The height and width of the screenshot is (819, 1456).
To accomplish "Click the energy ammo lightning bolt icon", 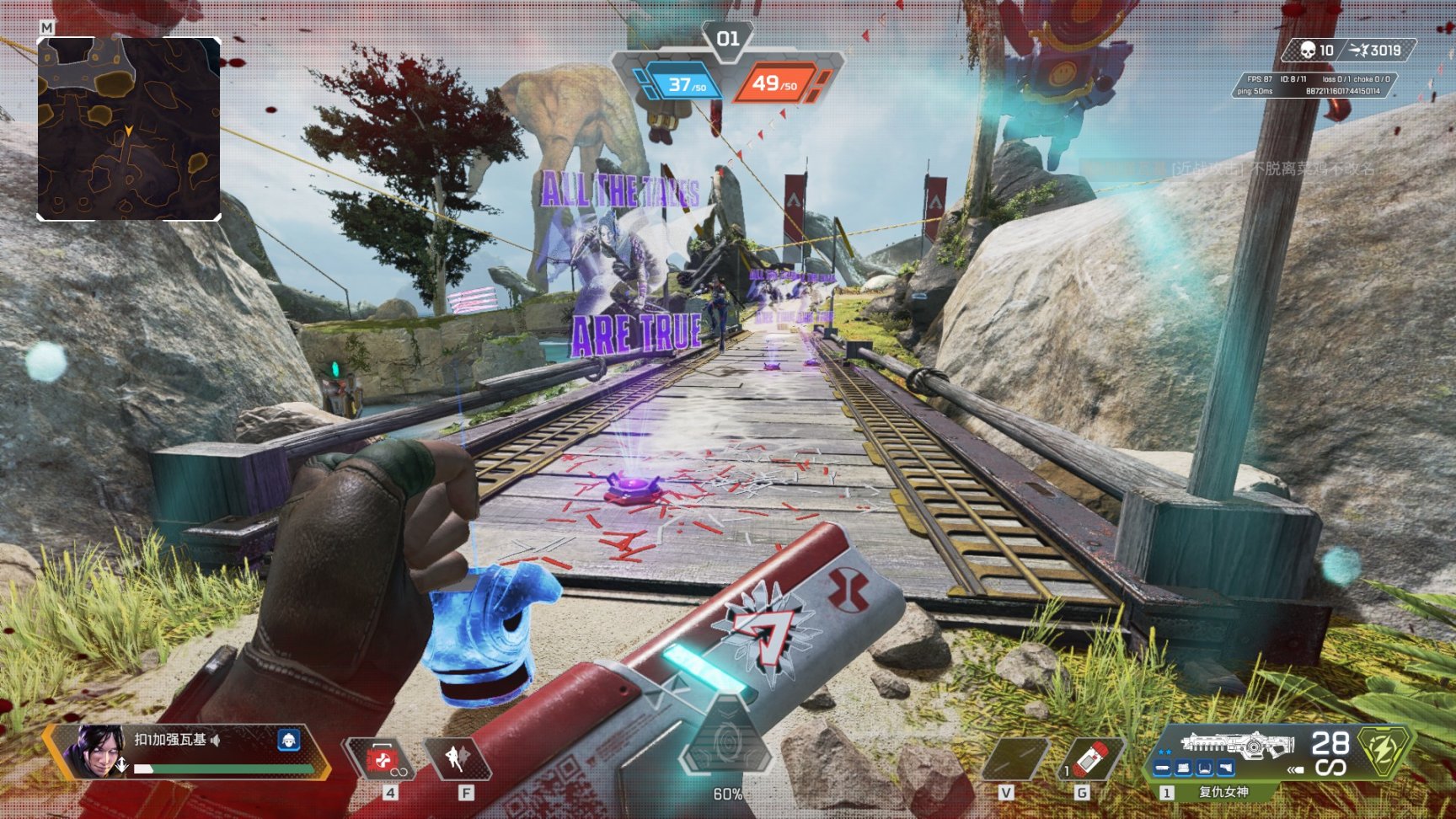I will pos(1384,749).
